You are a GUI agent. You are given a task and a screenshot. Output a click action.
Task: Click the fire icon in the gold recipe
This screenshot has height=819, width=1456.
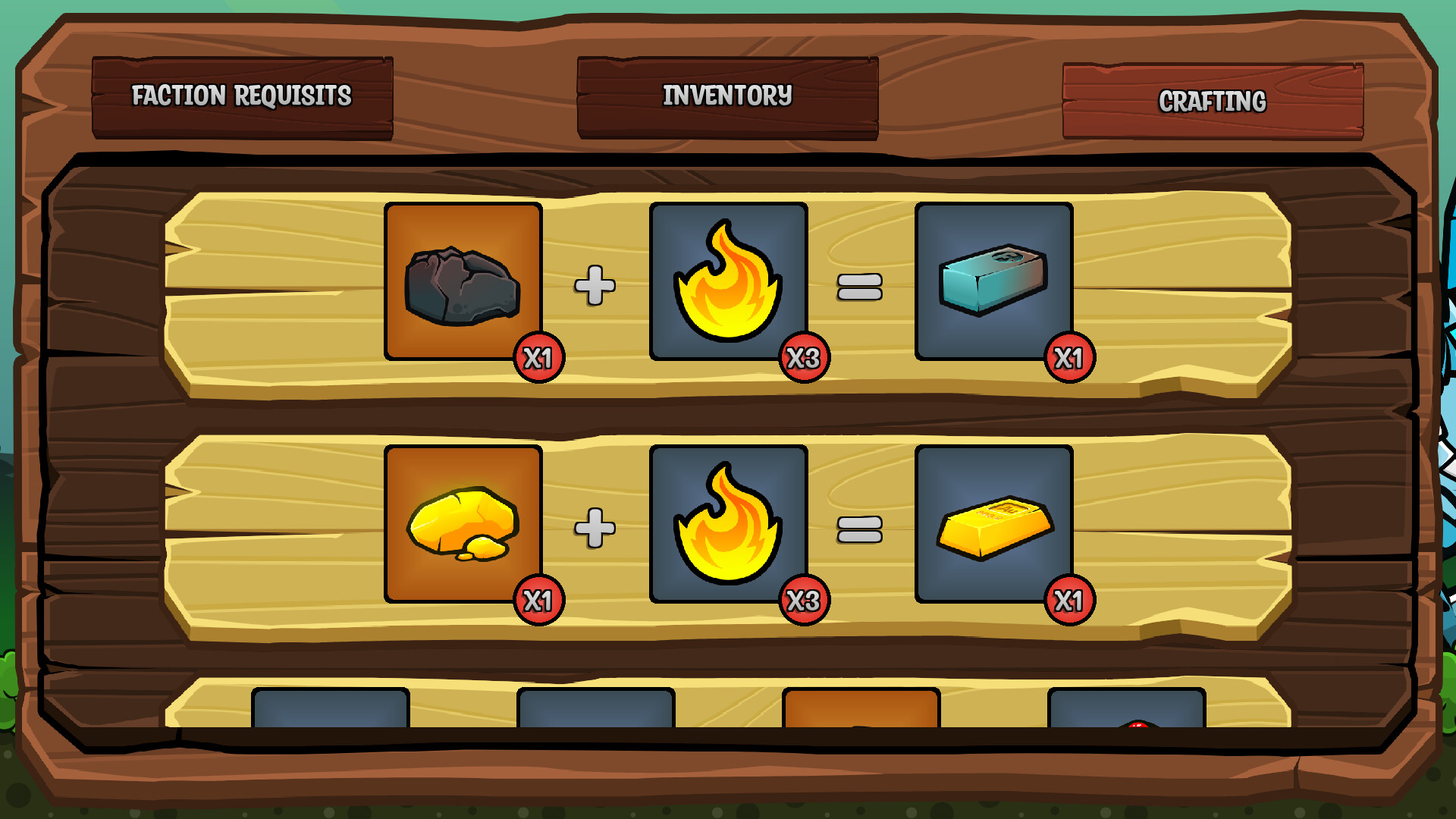[x=728, y=527]
